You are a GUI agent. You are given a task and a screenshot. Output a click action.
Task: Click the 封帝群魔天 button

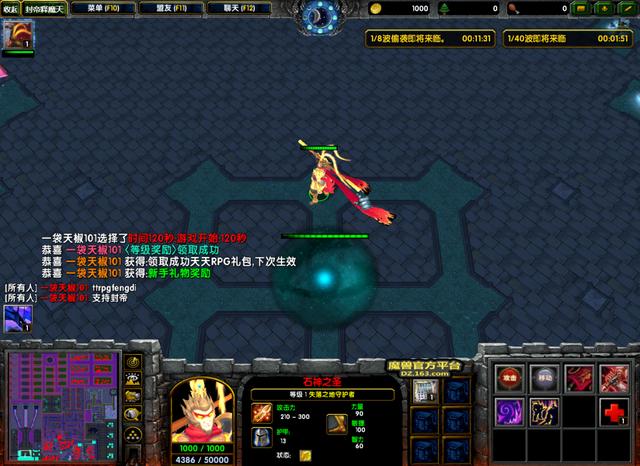(44, 8)
